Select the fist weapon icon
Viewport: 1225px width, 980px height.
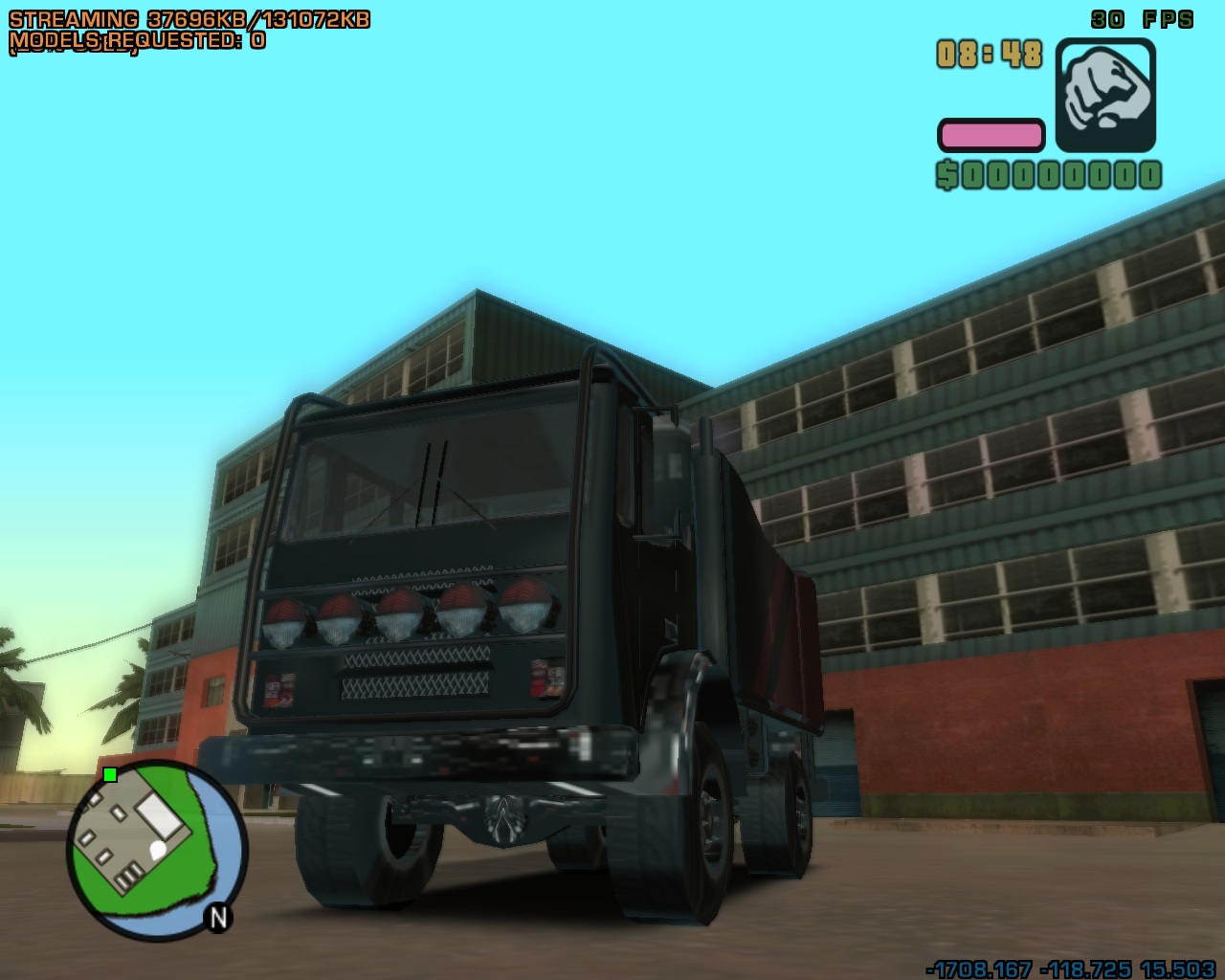1105,96
